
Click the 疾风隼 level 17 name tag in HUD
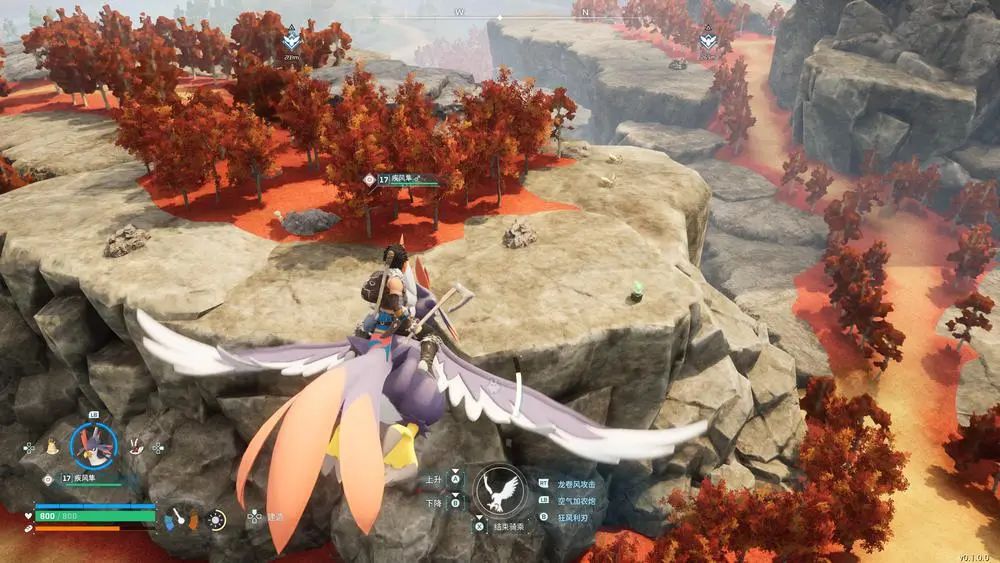(83, 479)
